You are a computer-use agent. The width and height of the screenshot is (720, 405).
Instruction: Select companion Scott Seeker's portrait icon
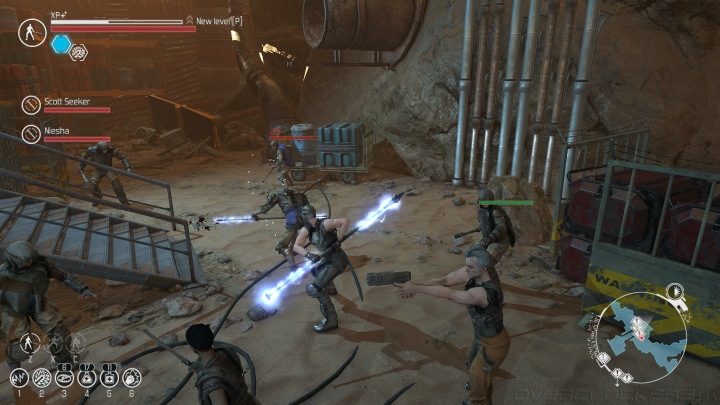[32, 103]
